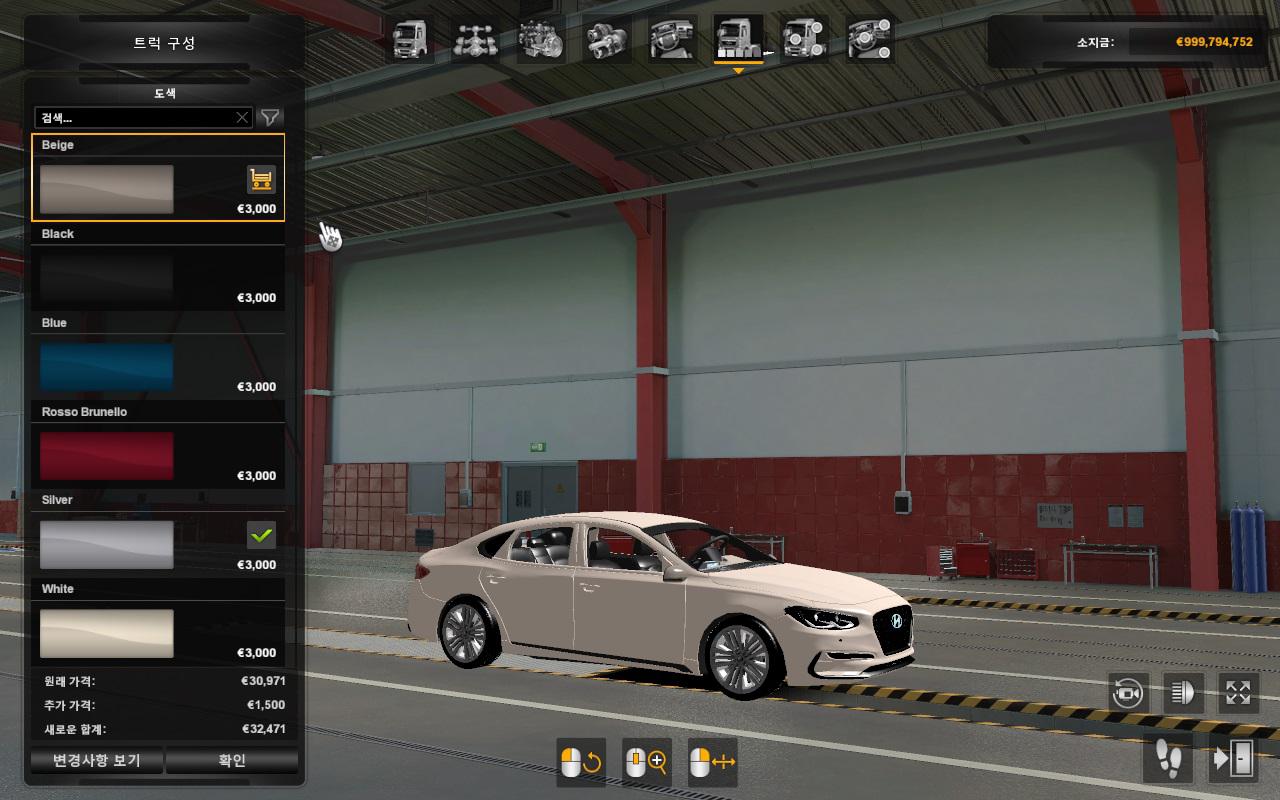Viewport: 1280px width, 800px height.
Task: Switch to the transmission tab
Action: [x=606, y=41]
